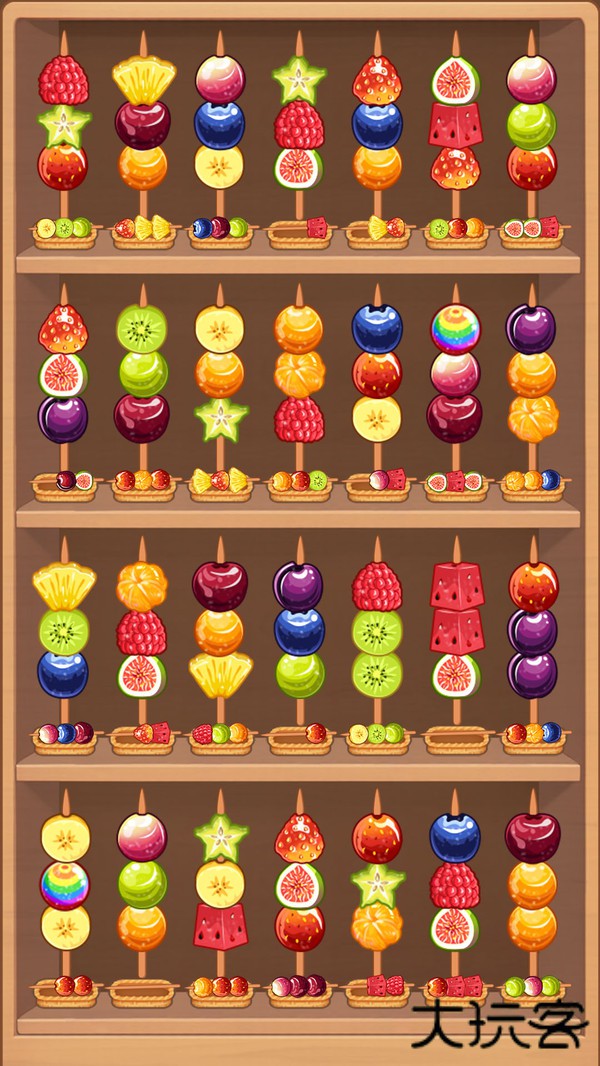Pick the starfruit, banana and watermelon skewer
600x1066 pixels.
tap(220, 882)
